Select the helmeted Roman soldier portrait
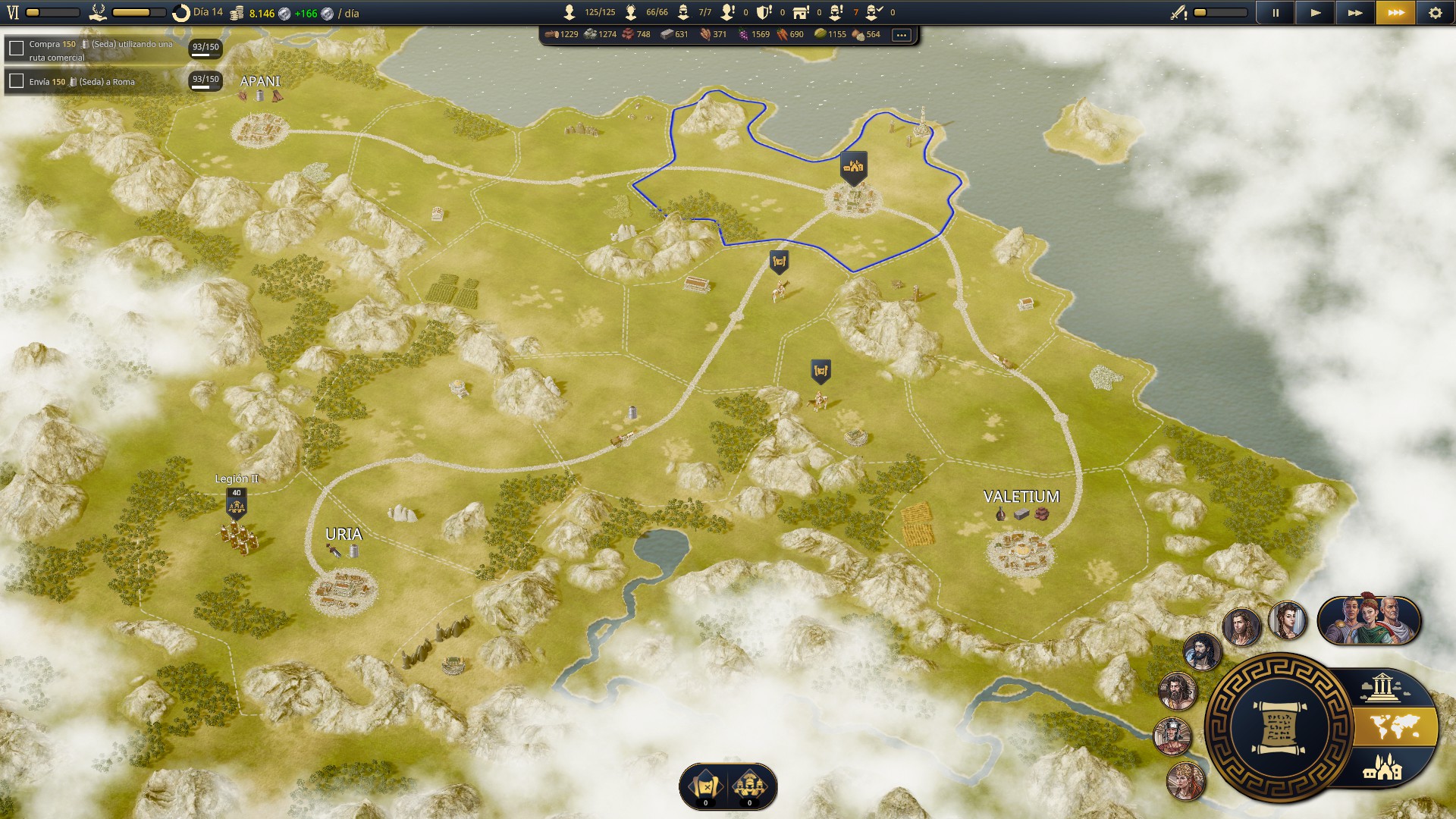The width and height of the screenshot is (1456, 819). [1172, 736]
